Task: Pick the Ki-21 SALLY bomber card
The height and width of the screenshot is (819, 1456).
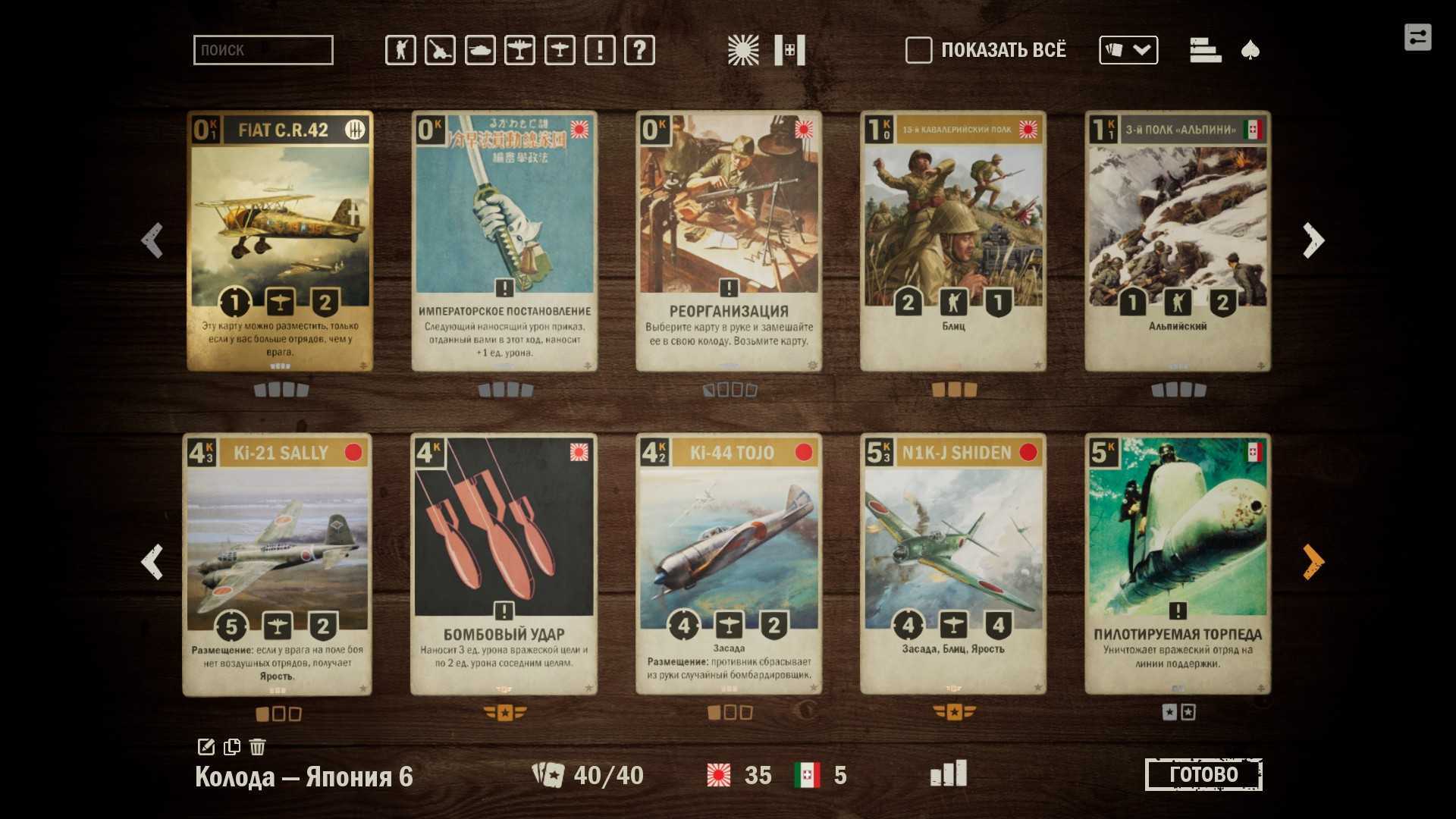Action: (278, 564)
